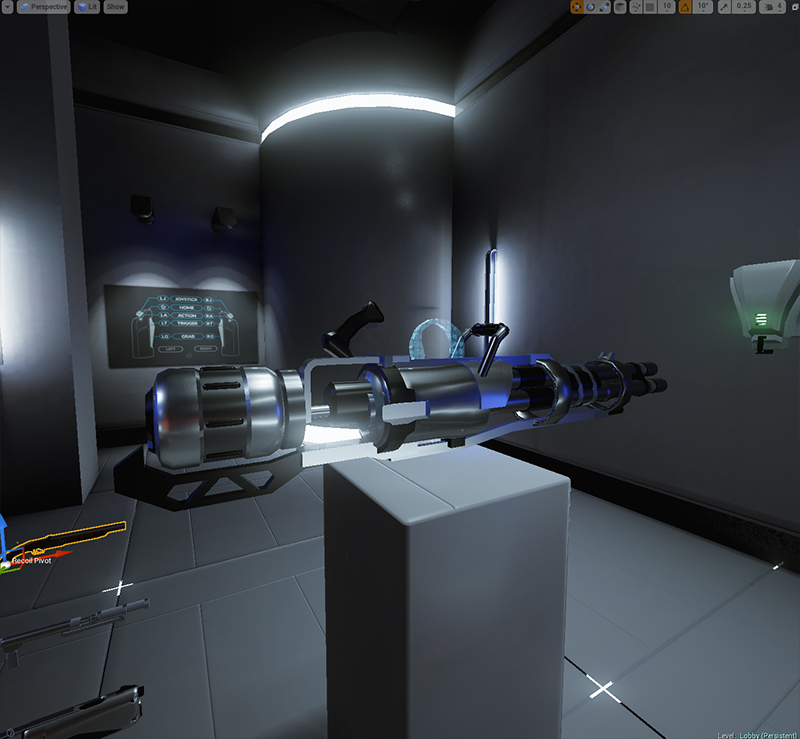Open the camera speed 4 setting
Viewport: 800px width, 739px height.
tap(772, 6)
